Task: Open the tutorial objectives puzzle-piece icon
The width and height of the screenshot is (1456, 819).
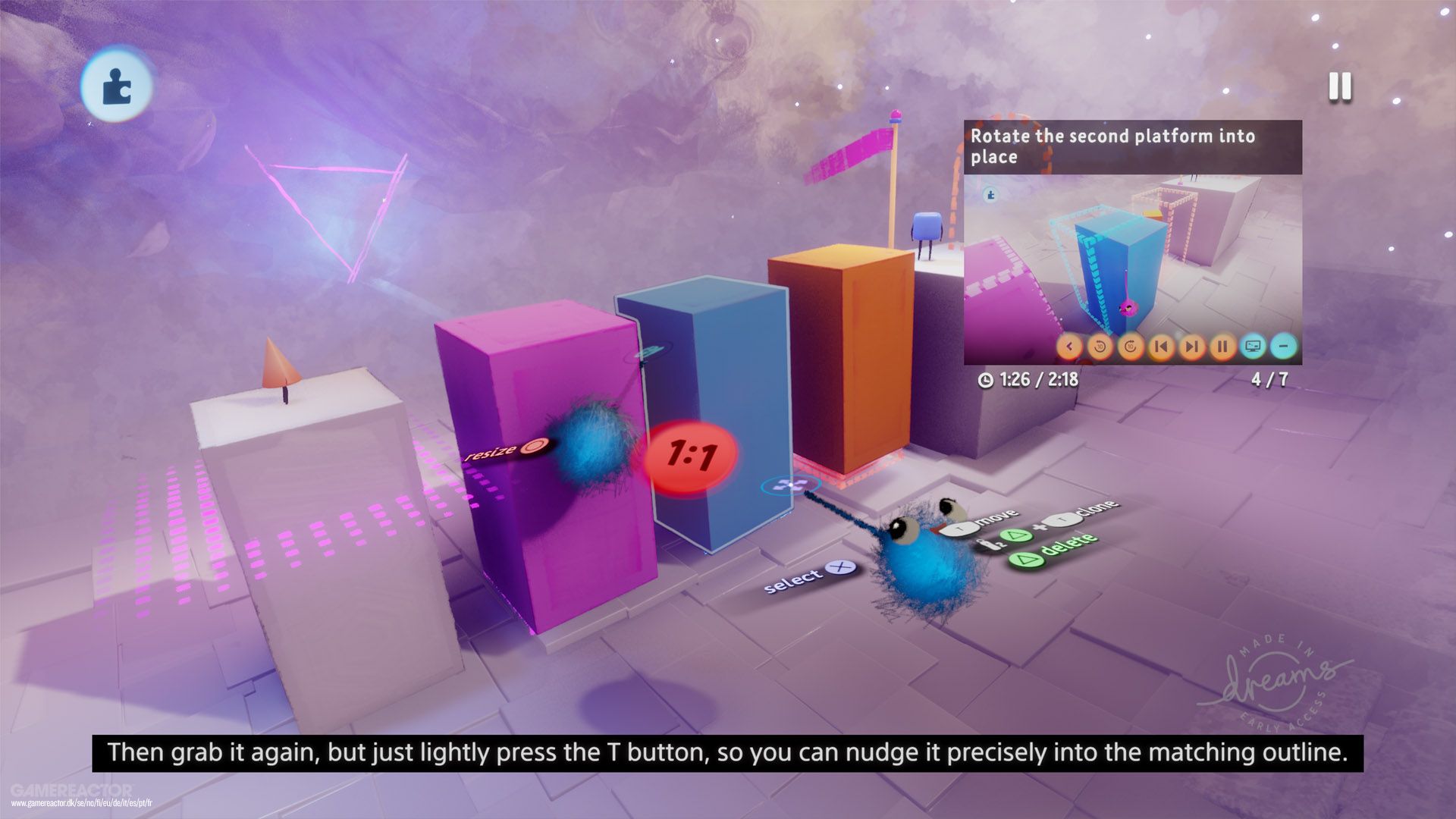Action: click(x=118, y=86)
